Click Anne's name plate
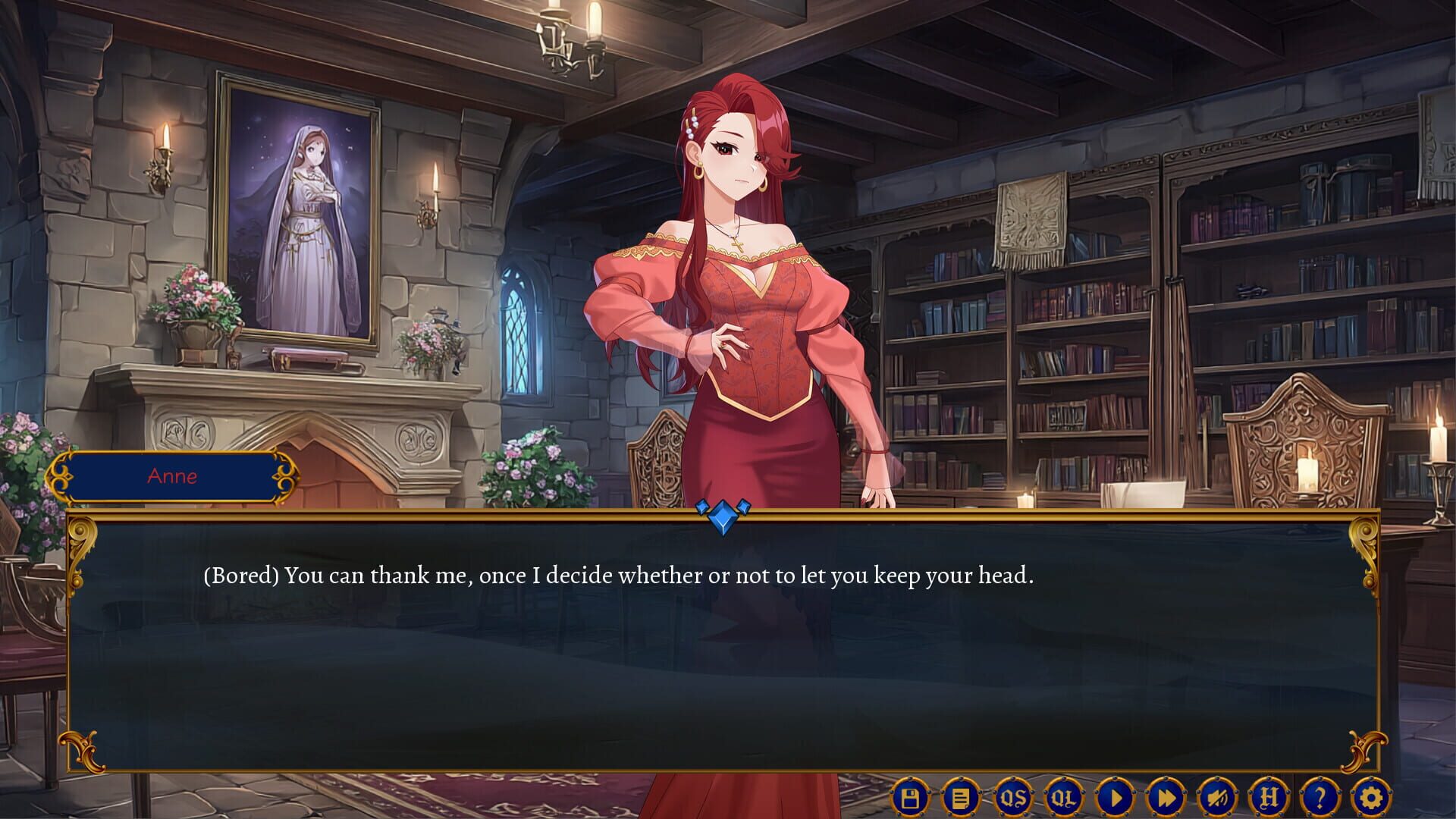 point(173,476)
